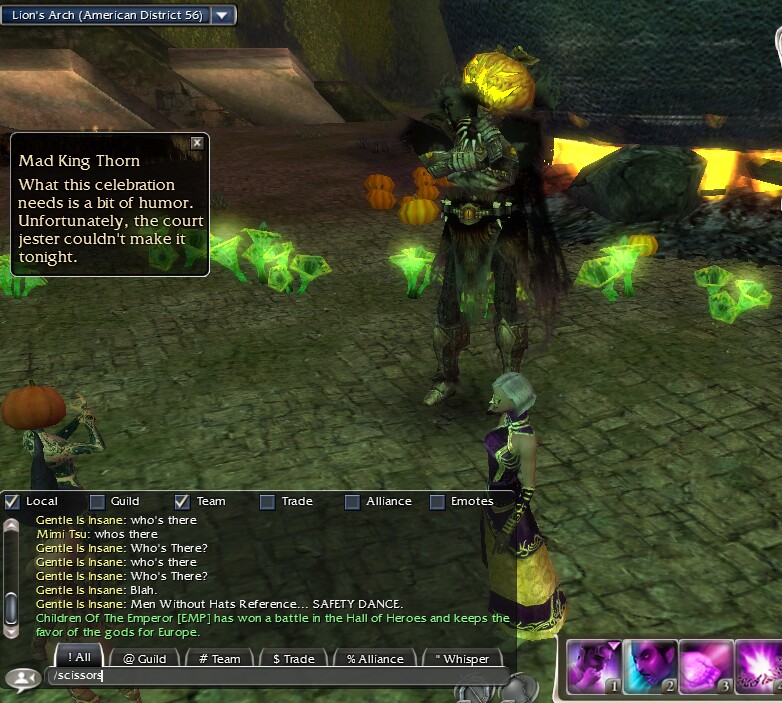This screenshot has height=703, width=782.
Task: Turn on the Emotes chat filter
Action: (x=437, y=501)
